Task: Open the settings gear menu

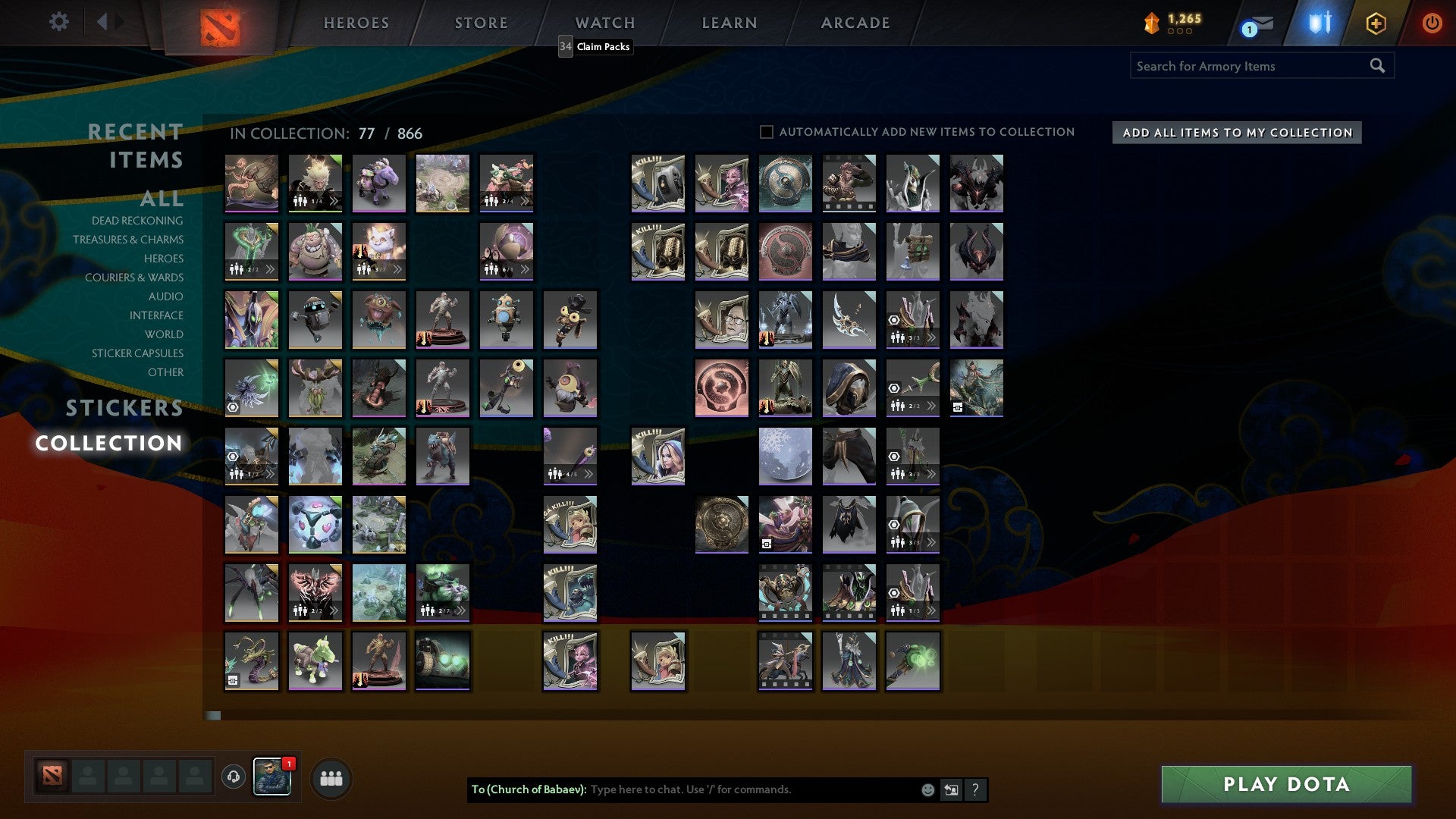Action: click(59, 22)
